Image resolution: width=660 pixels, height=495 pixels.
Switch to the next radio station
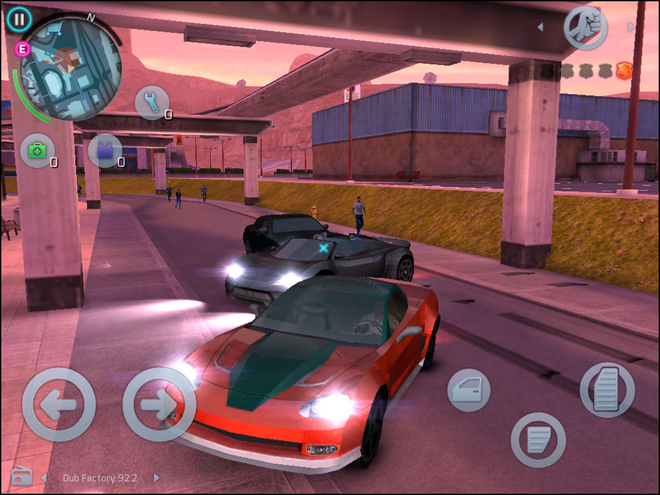(157, 478)
